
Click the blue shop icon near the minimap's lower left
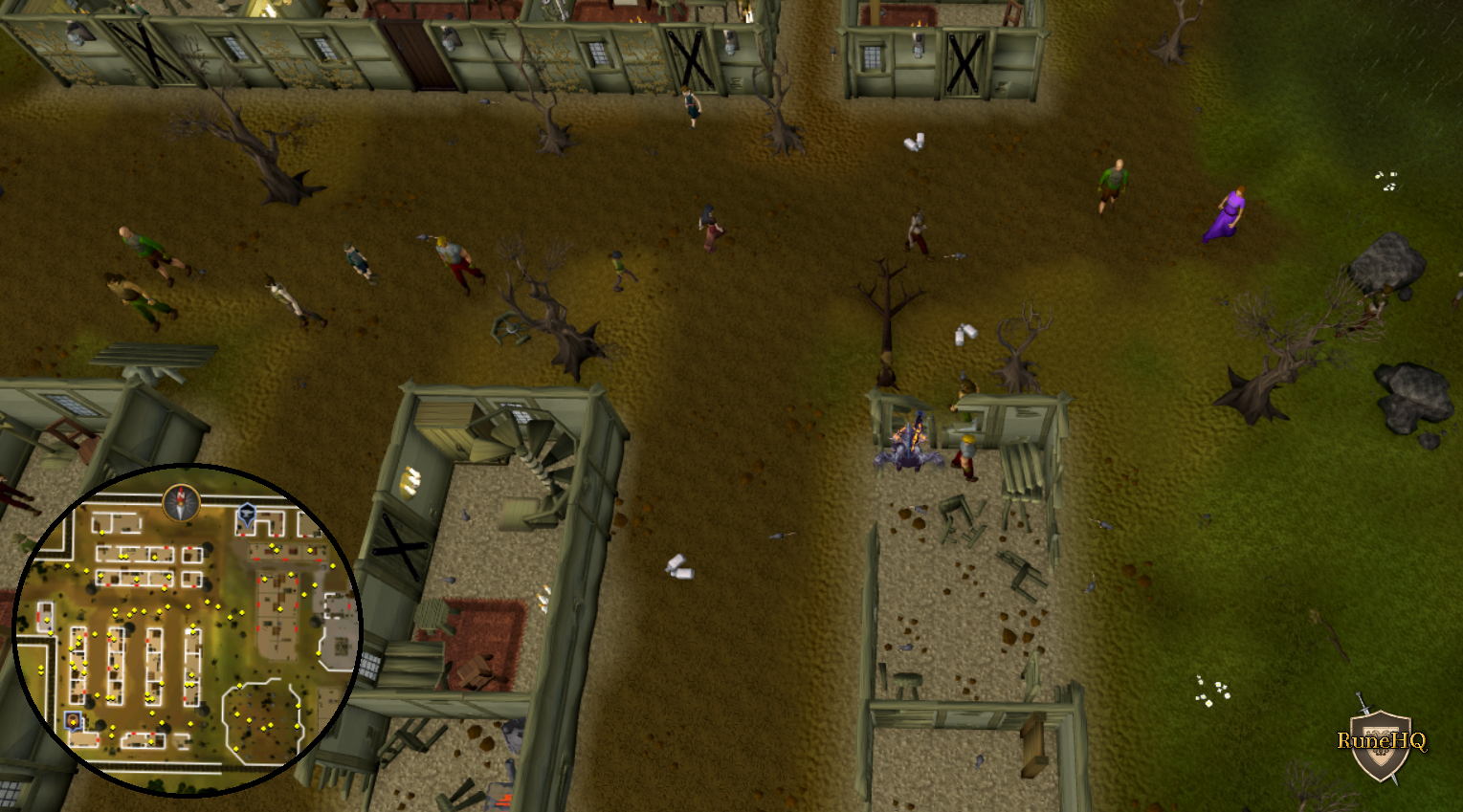pyautogui.click(x=73, y=721)
